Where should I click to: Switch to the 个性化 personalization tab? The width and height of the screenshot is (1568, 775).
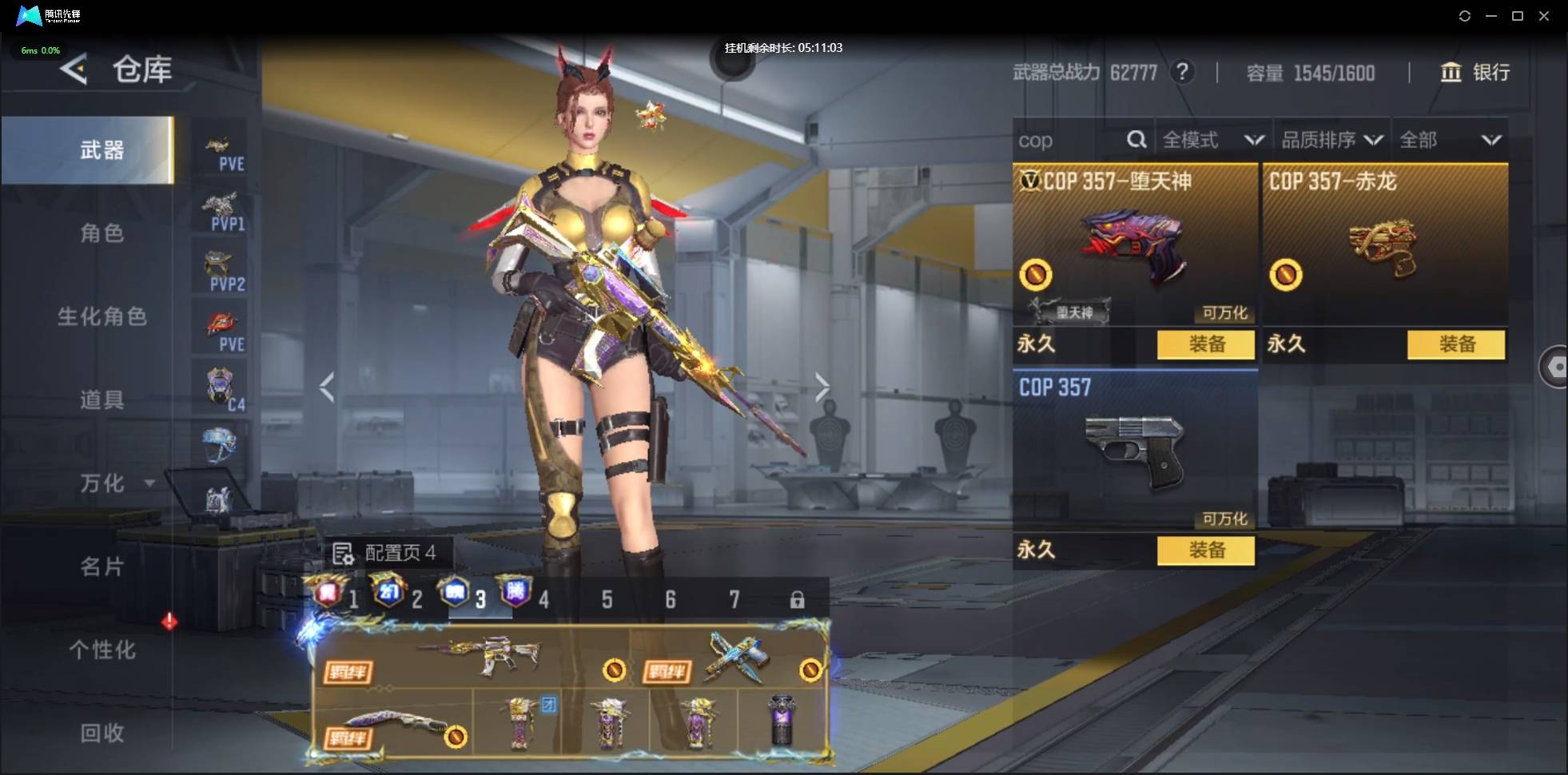(x=101, y=650)
